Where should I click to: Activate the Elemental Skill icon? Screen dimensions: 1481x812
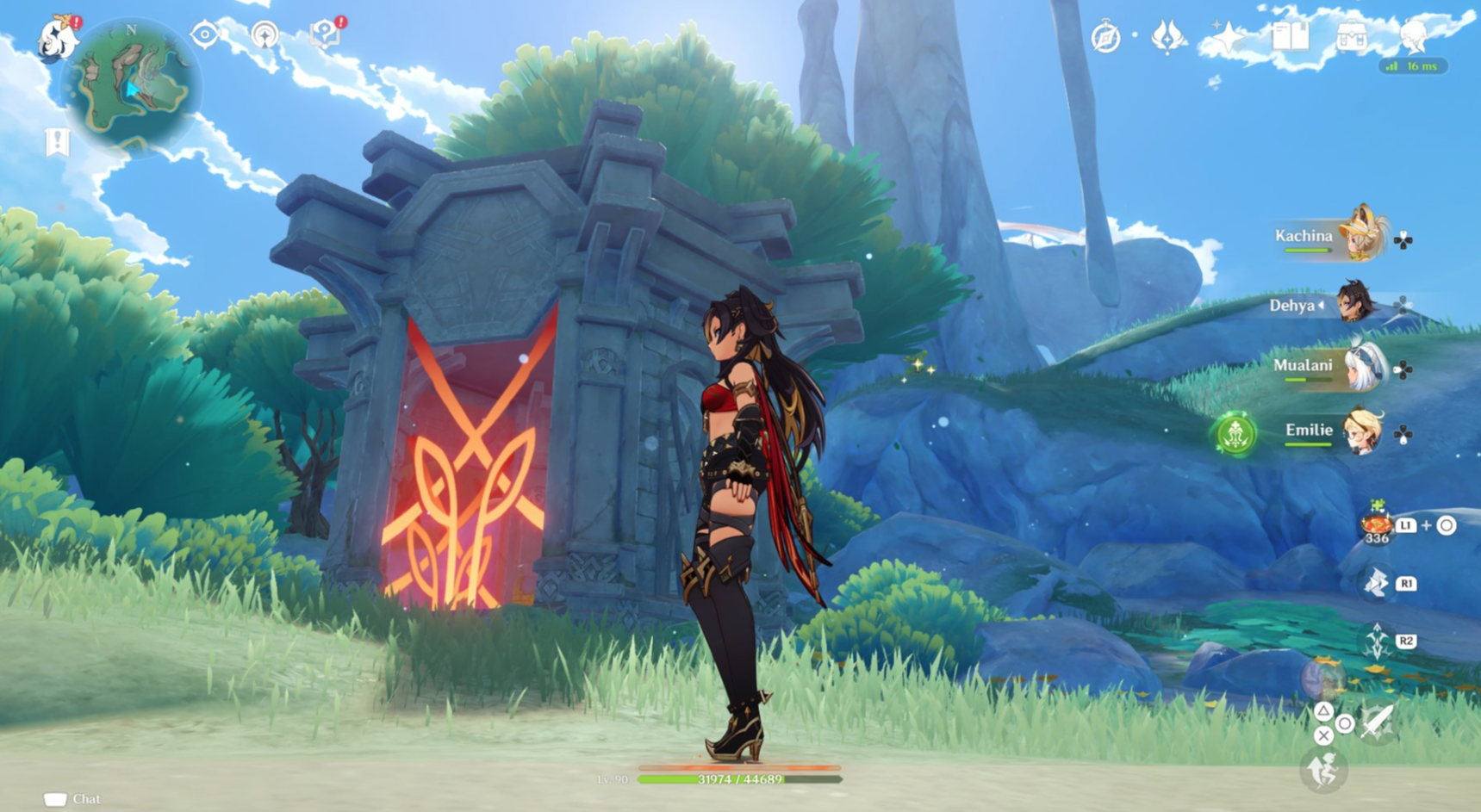(x=1376, y=584)
